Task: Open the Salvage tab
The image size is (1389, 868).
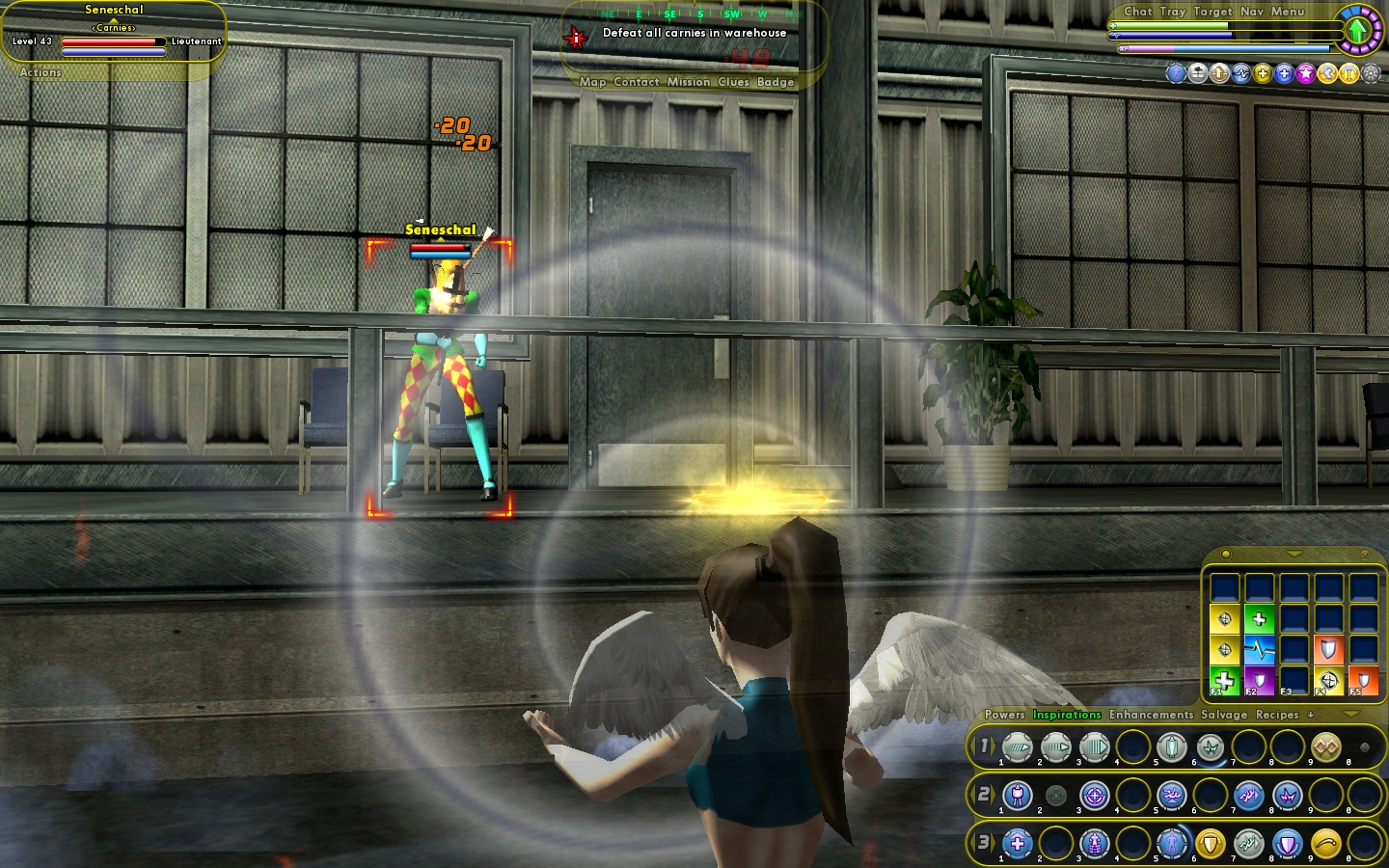Action: [x=1224, y=715]
